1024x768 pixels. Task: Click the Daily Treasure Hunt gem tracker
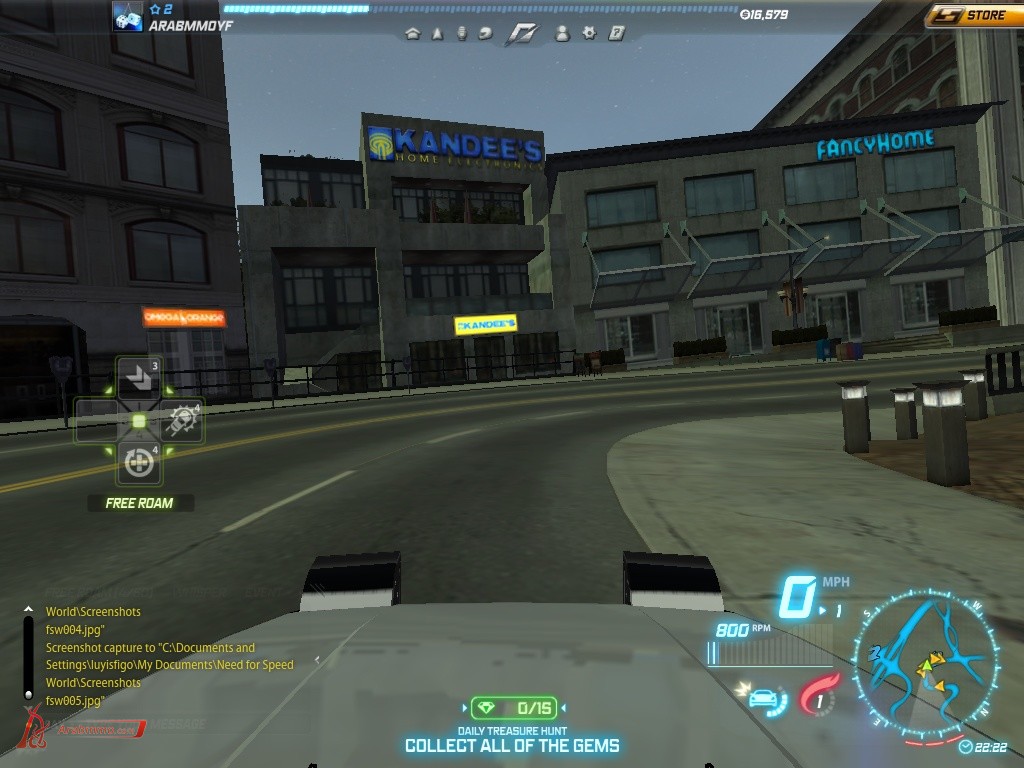click(x=512, y=708)
